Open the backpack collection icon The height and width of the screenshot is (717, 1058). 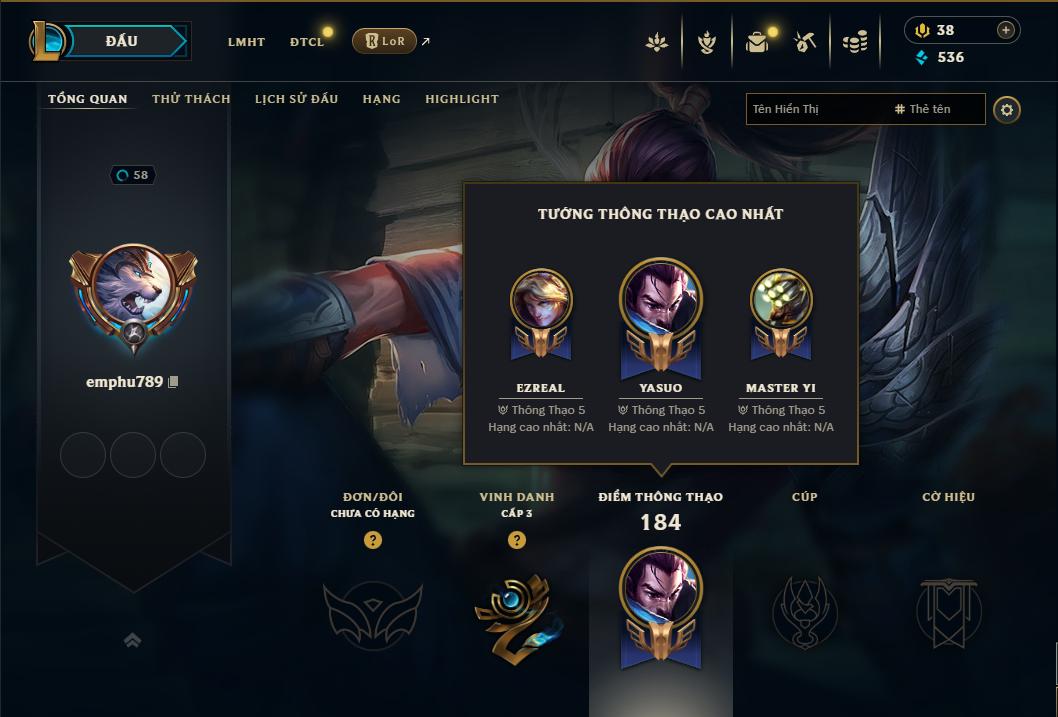[757, 42]
